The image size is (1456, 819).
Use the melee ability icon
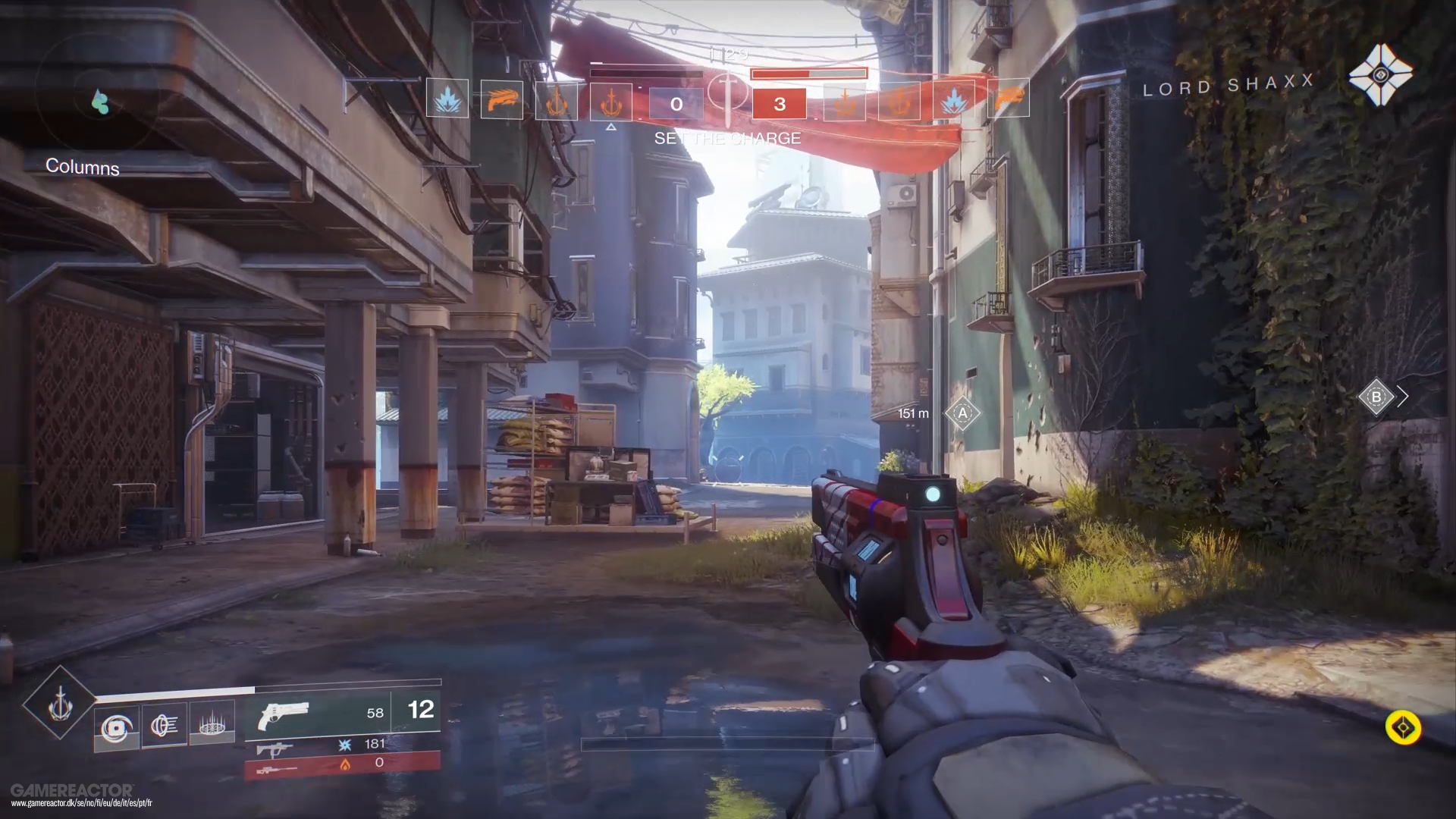pyautogui.click(x=165, y=725)
